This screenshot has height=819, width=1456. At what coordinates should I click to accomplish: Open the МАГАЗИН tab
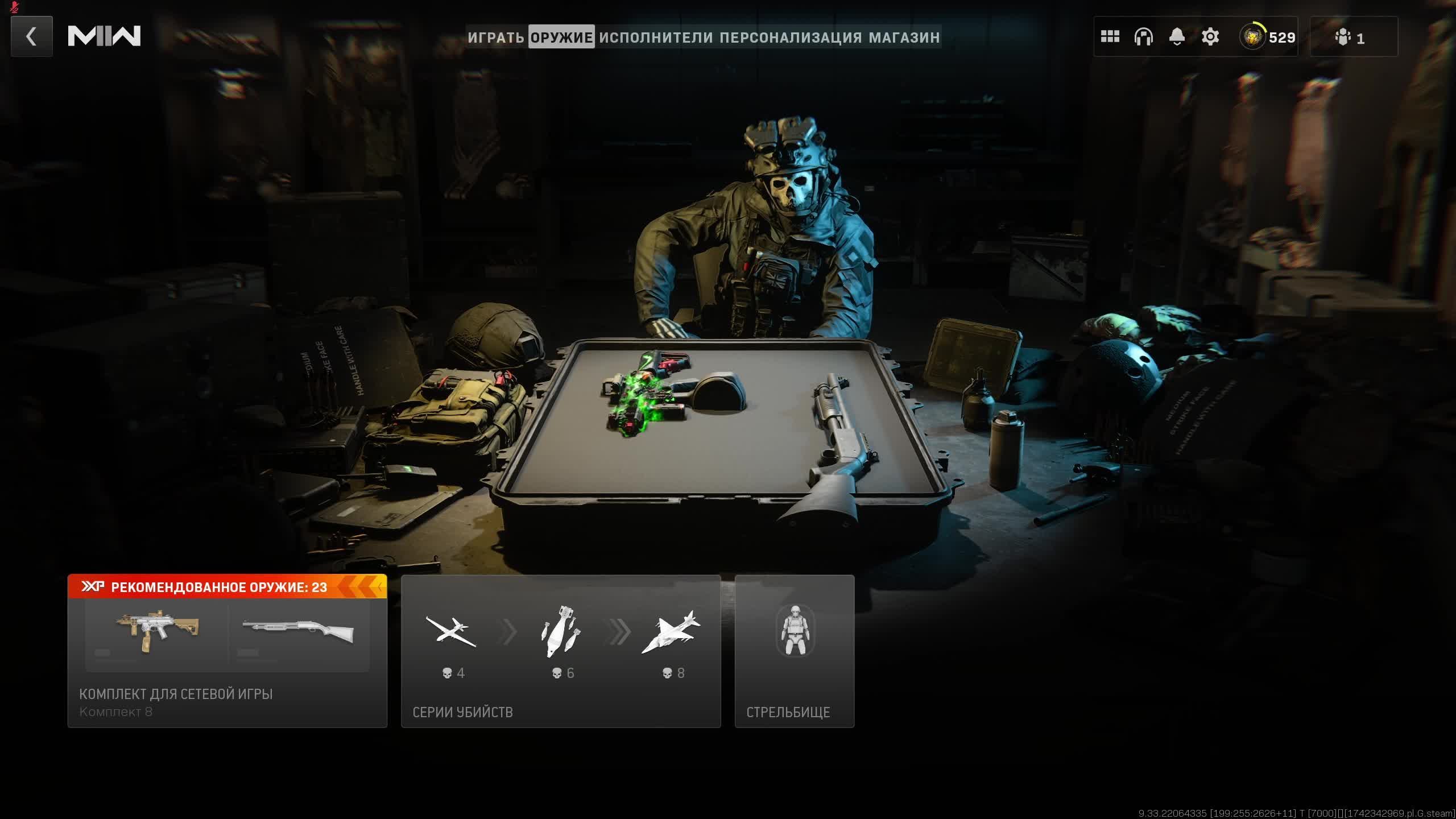[x=904, y=38]
